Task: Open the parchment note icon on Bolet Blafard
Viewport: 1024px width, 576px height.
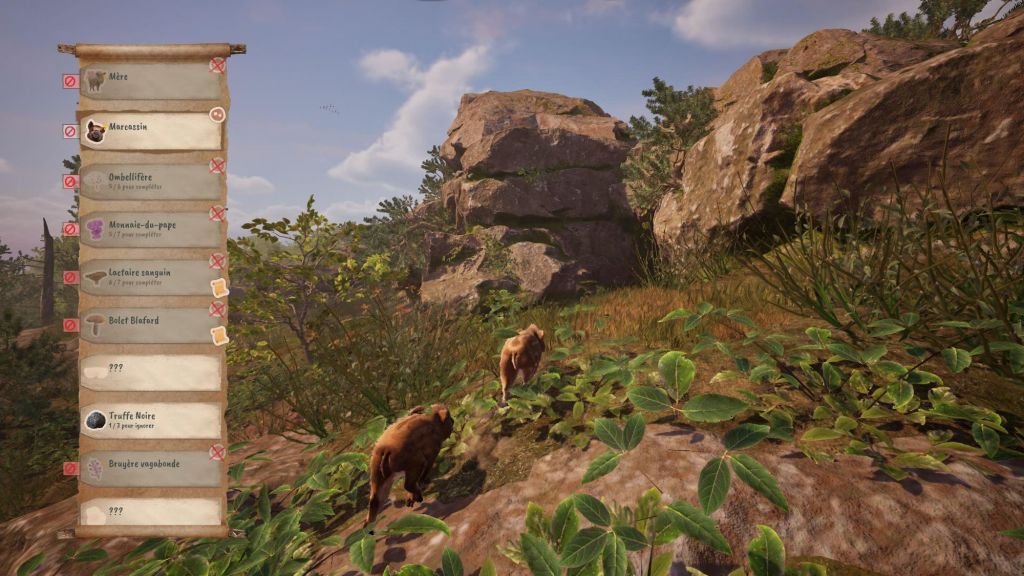Action: point(219,336)
